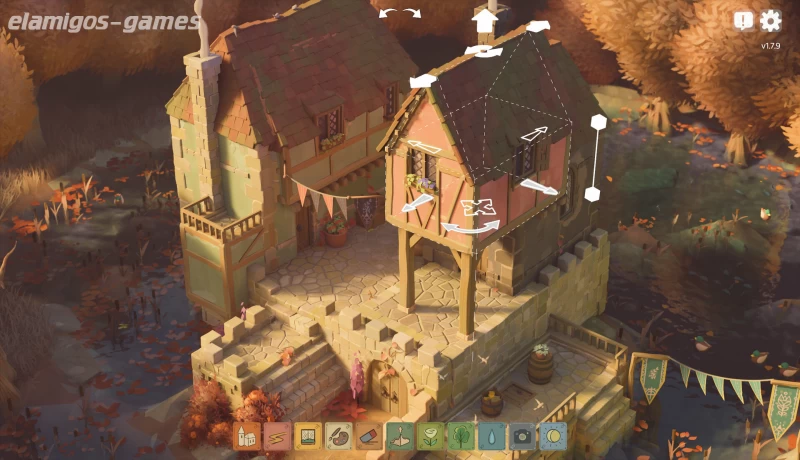
Task: Choose the path drawing tool
Action: [x=277, y=436]
